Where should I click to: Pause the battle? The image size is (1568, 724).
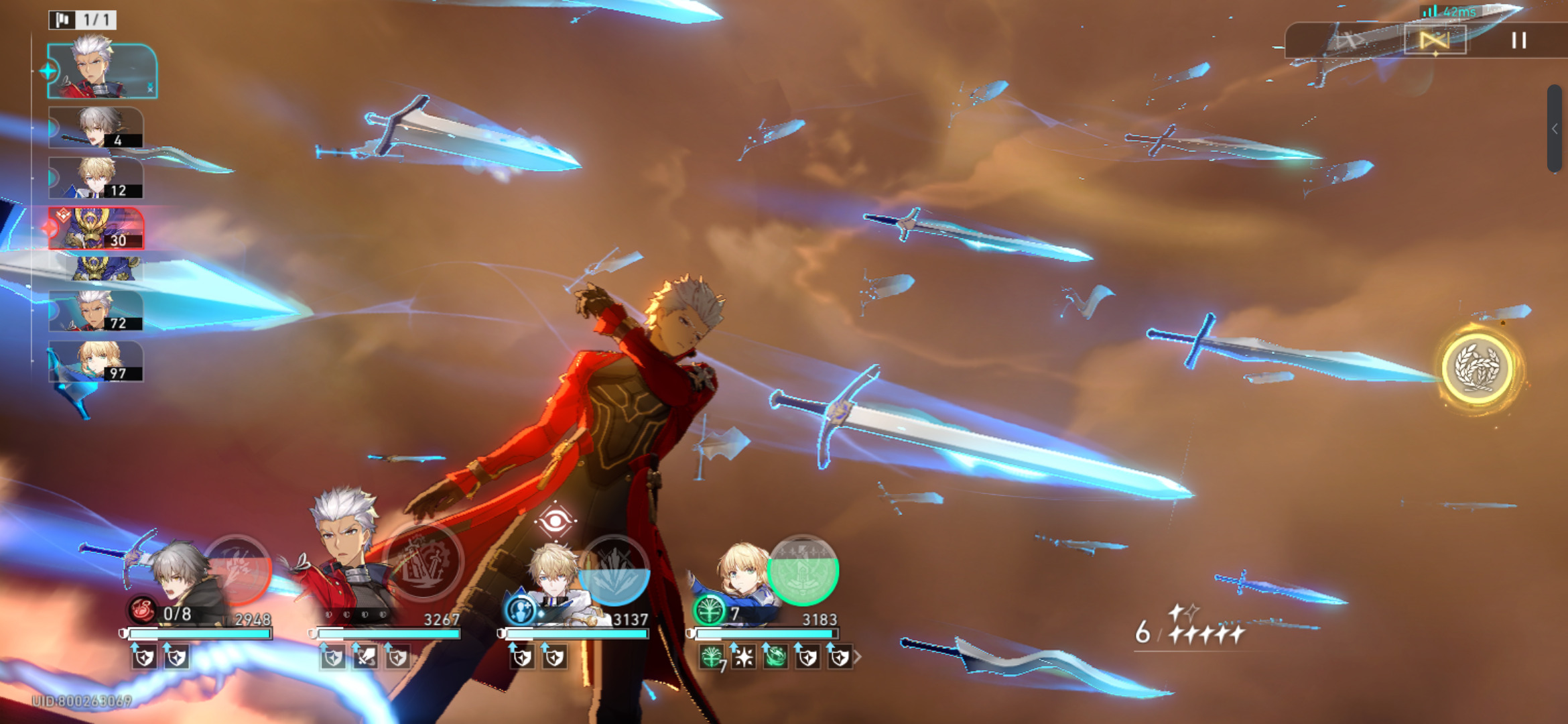pyautogui.click(x=1518, y=41)
